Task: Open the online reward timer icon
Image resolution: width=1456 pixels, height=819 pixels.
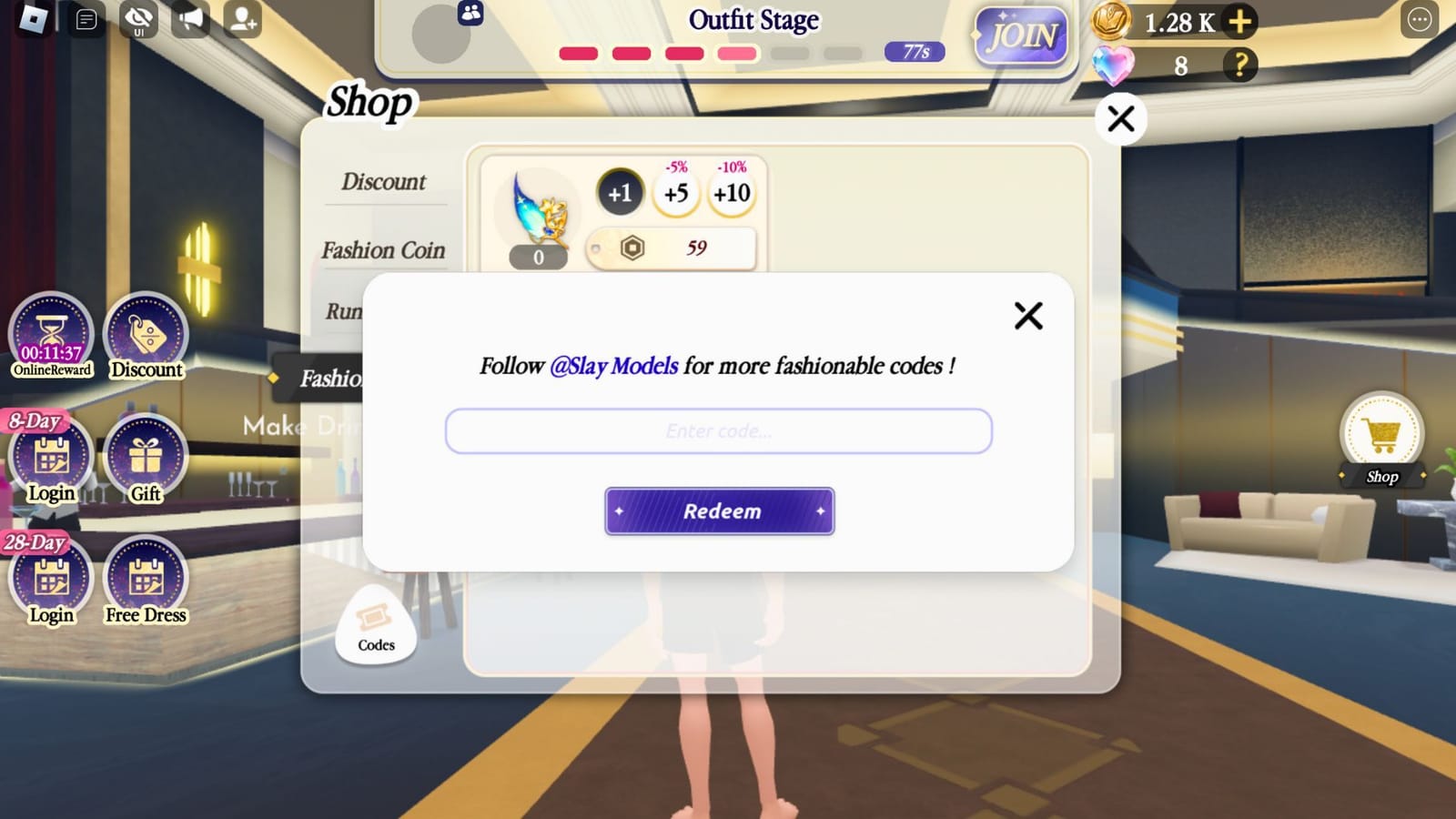Action: [50, 332]
